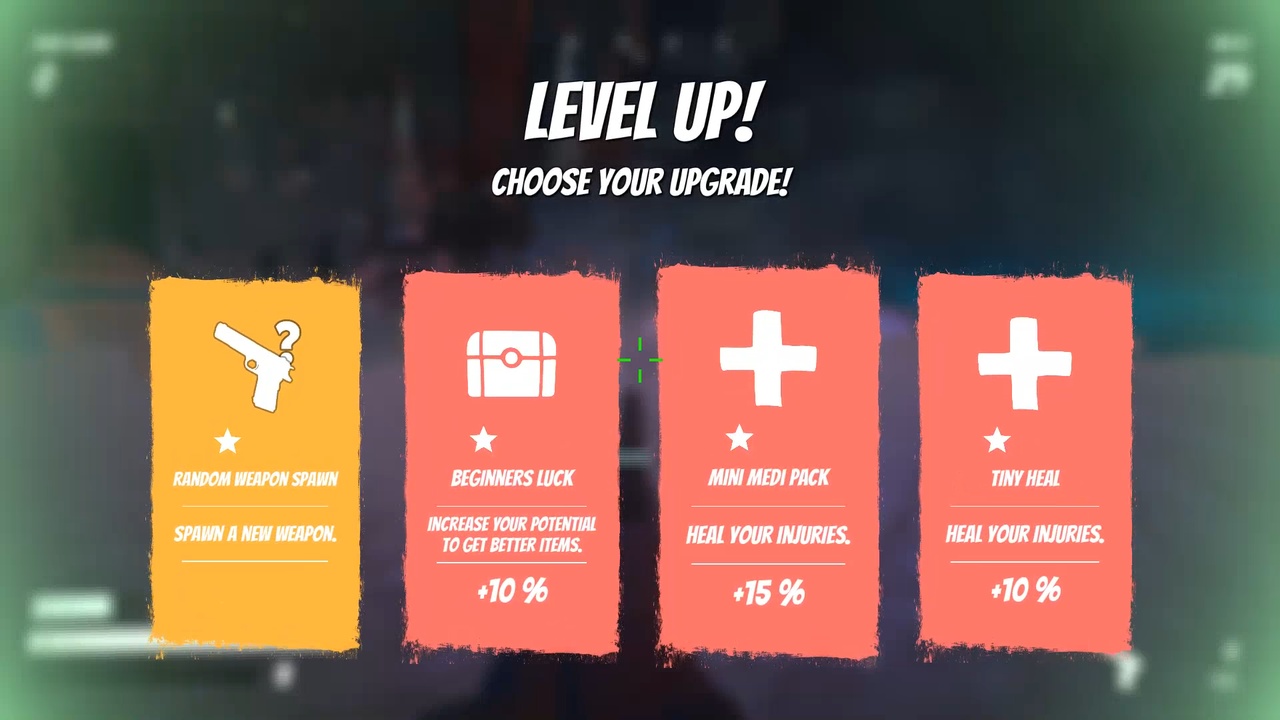Click the +10 % value on Tiny Heal card
This screenshot has width=1280, height=720.
click(x=1024, y=591)
